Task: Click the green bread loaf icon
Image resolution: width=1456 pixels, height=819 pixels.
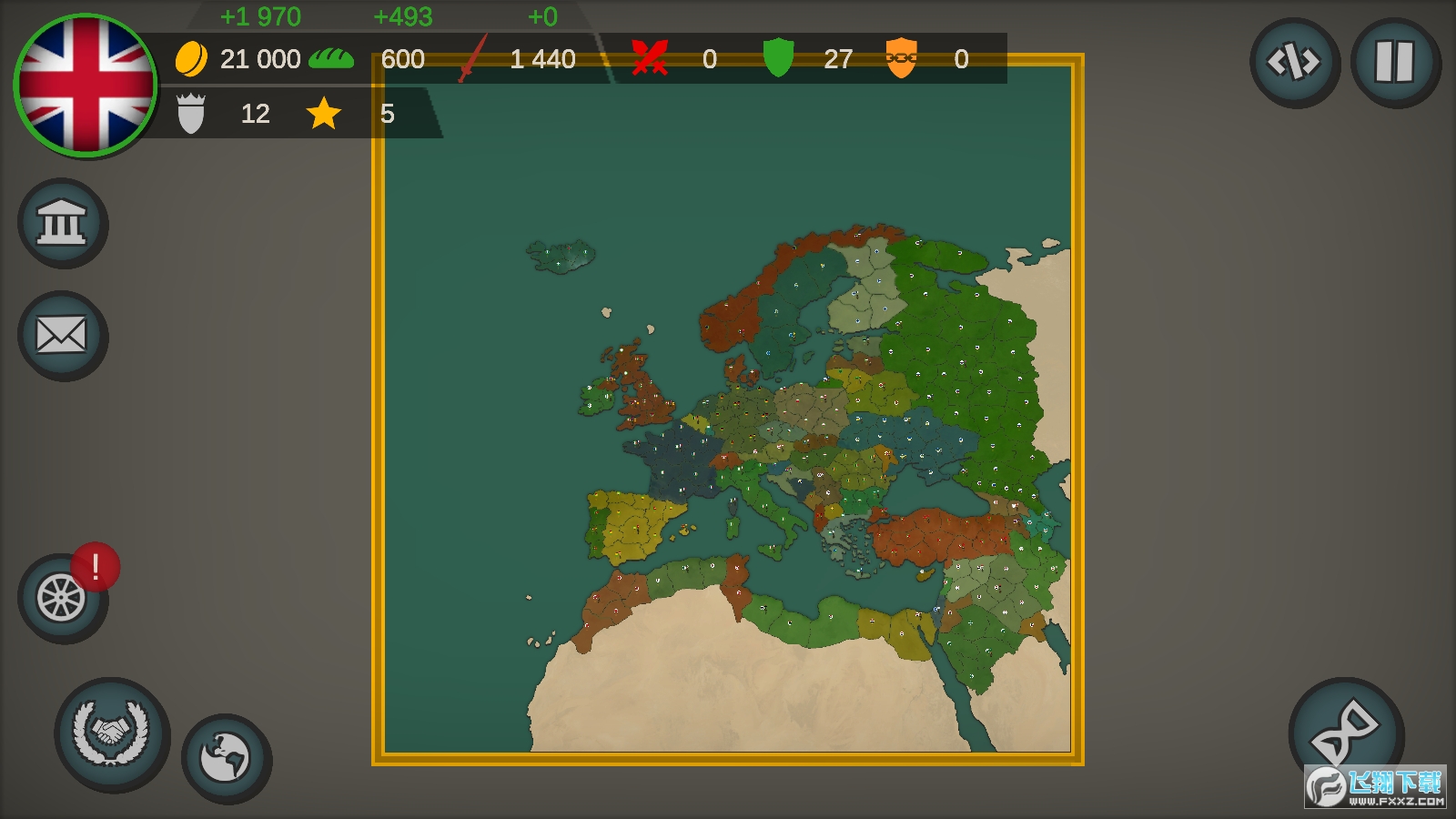Action: pyautogui.click(x=331, y=59)
